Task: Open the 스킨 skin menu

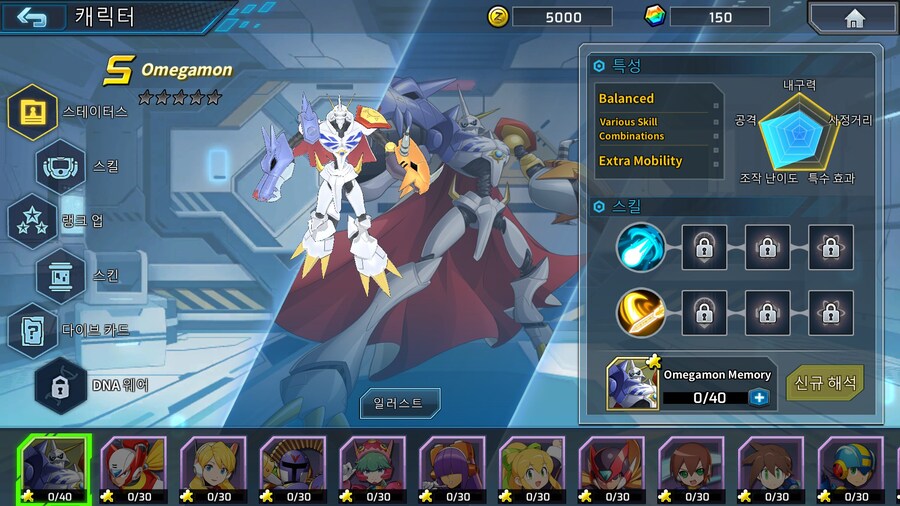Action: coord(61,275)
